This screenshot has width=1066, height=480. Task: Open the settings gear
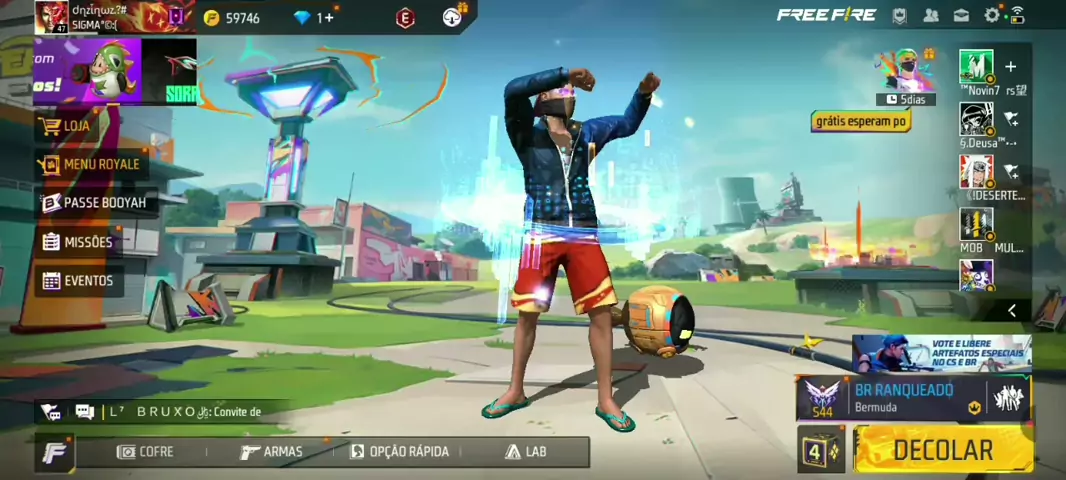click(991, 15)
